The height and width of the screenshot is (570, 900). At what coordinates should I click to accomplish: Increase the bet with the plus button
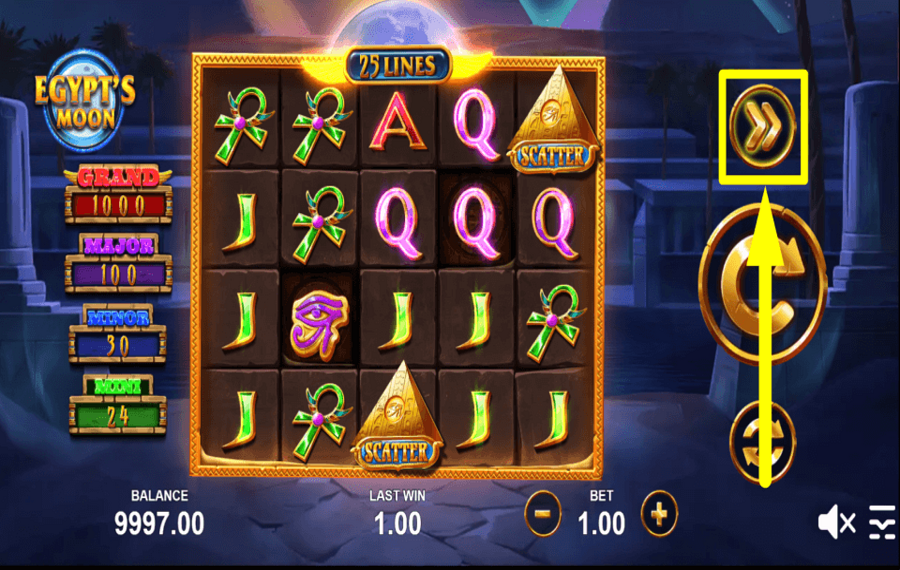pyautogui.click(x=659, y=516)
